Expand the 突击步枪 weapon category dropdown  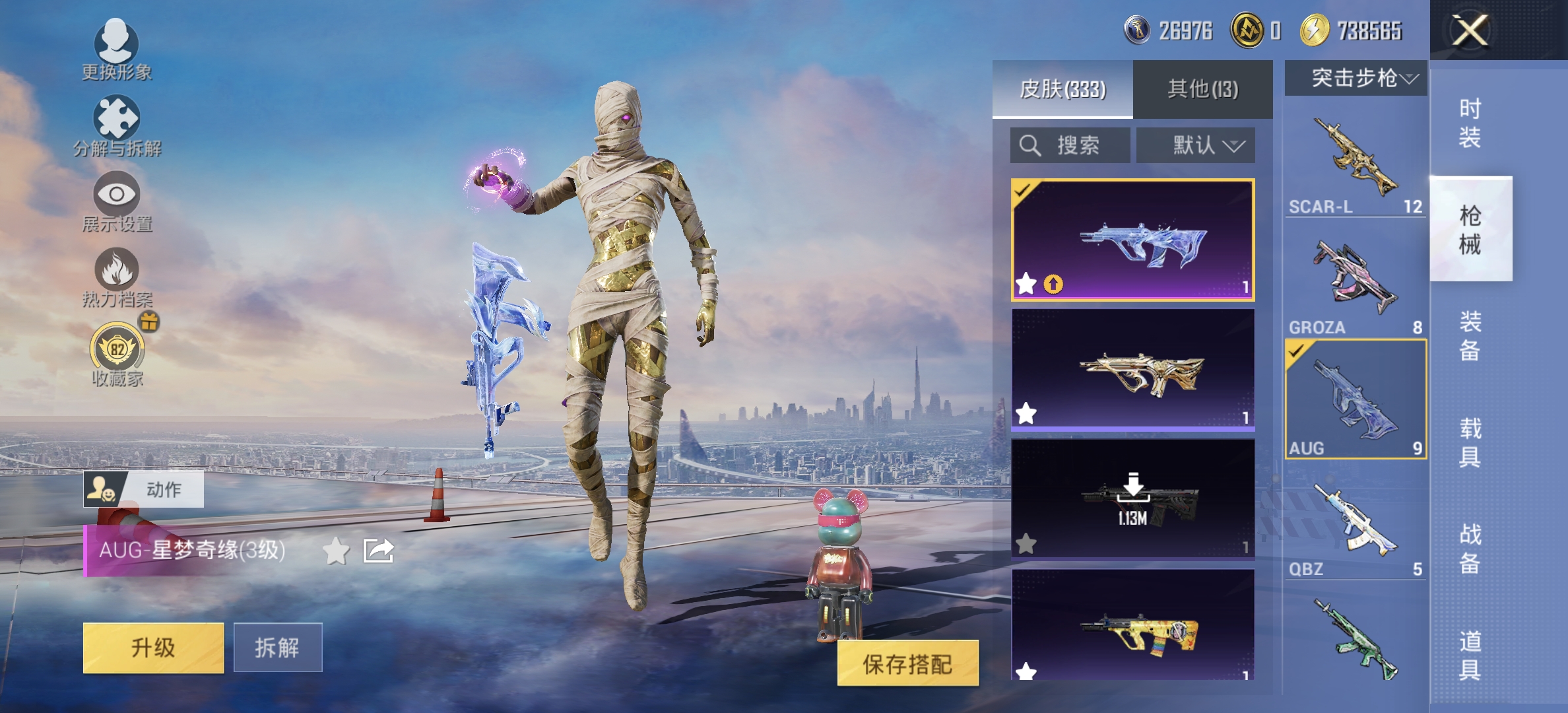click(x=1356, y=78)
